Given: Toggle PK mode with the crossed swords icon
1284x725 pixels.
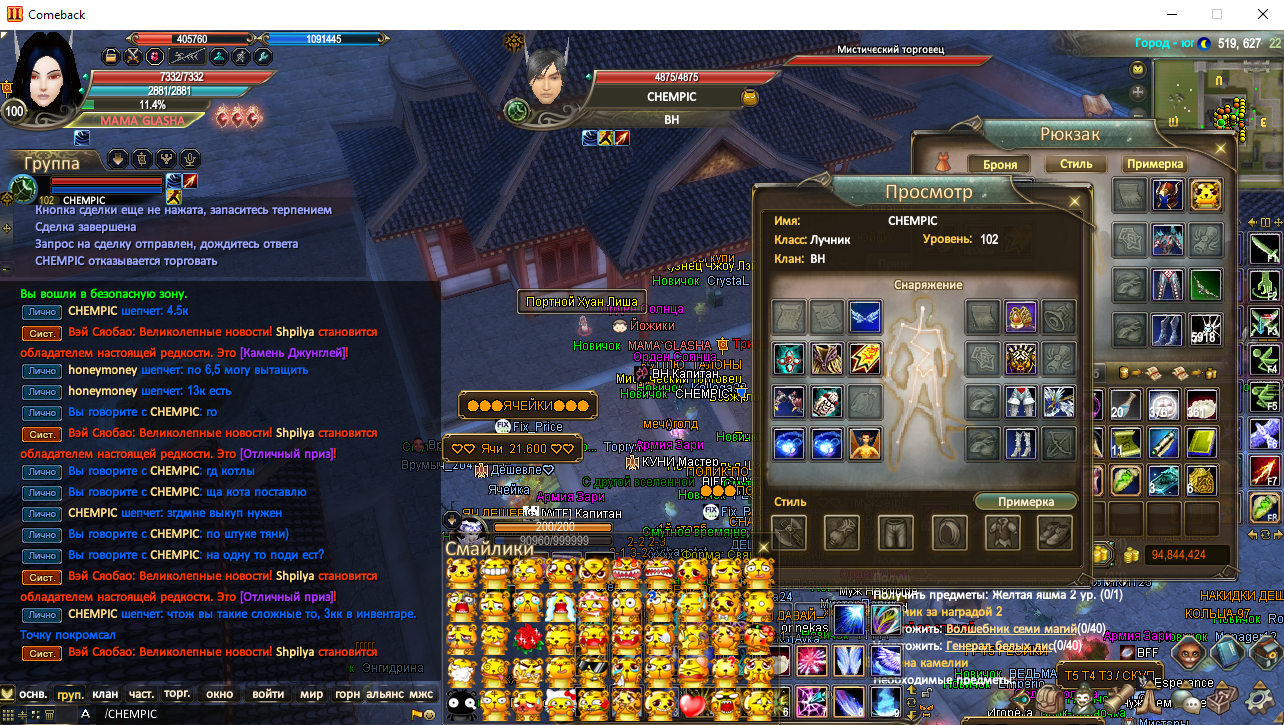Looking at the screenshot, I should click(133, 57).
